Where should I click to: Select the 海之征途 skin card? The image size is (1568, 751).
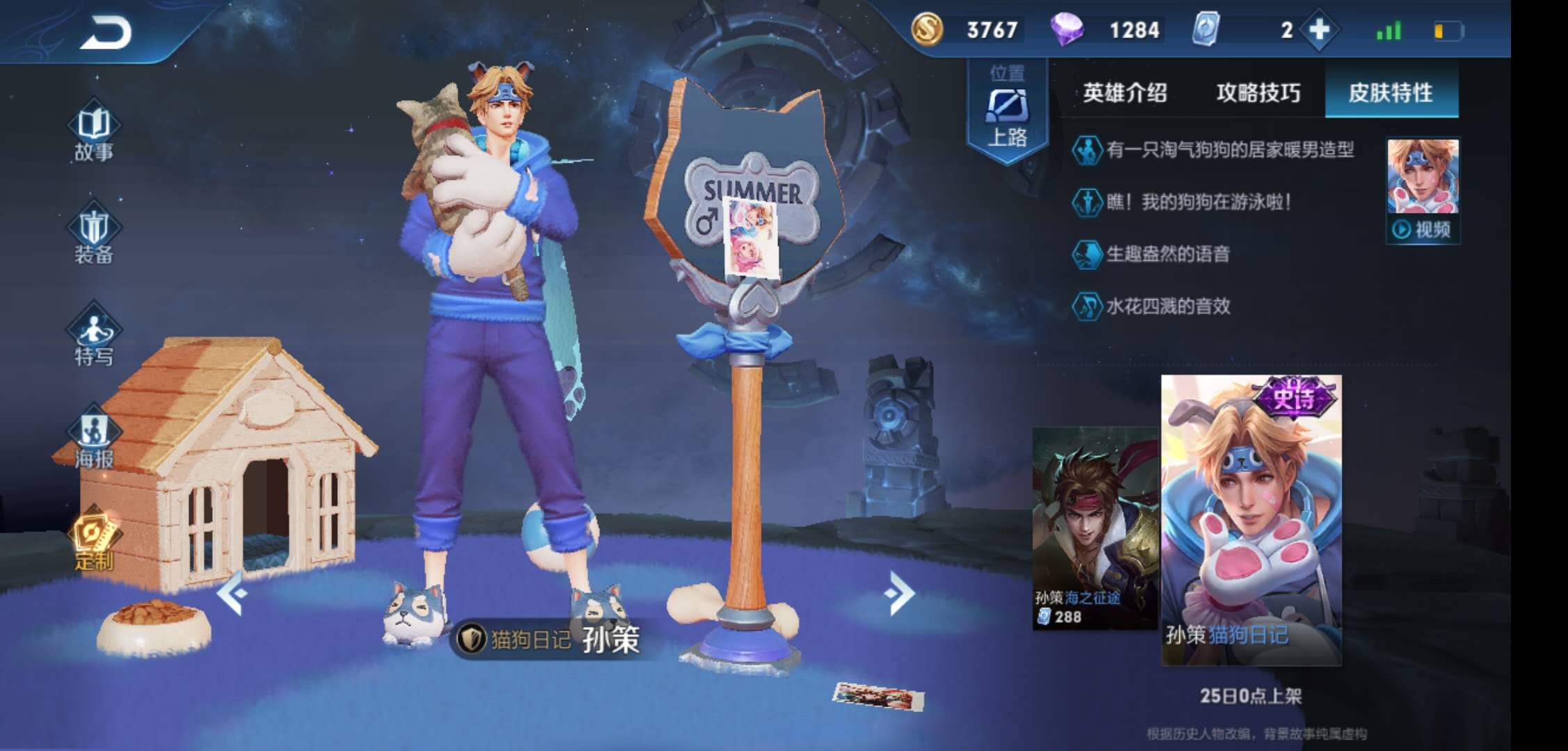point(1094,528)
